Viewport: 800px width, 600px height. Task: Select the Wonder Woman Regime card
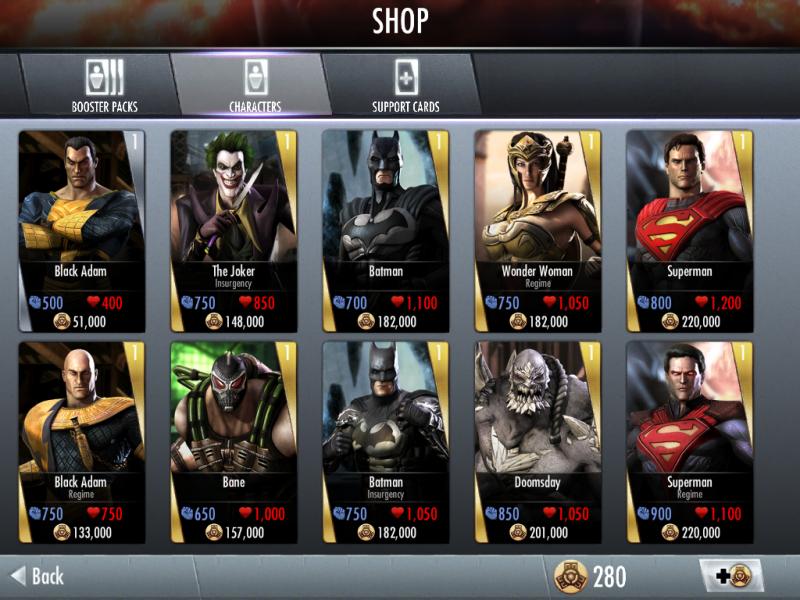(x=537, y=230)
